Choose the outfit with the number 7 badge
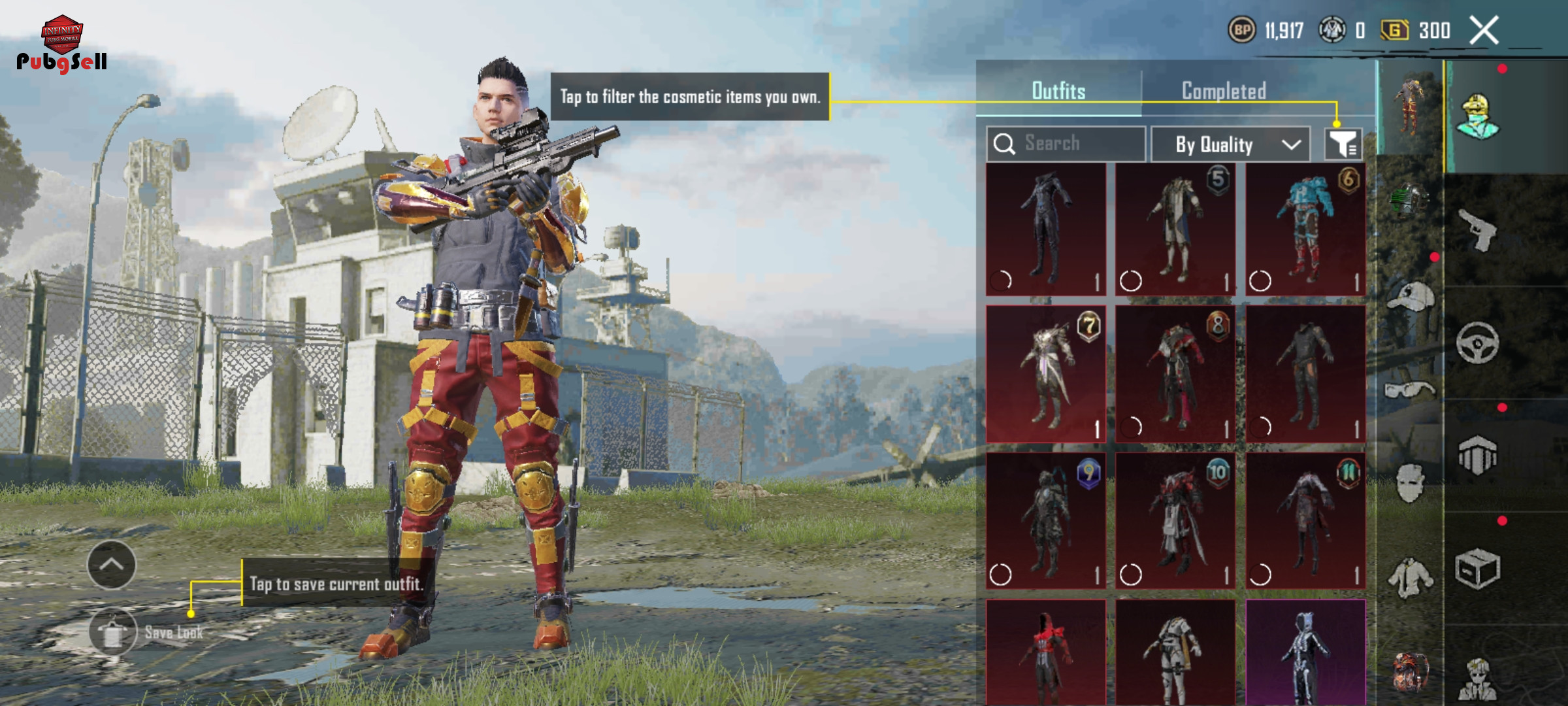The height and width of the screenshot is (706, 1568). [1045, 374]
